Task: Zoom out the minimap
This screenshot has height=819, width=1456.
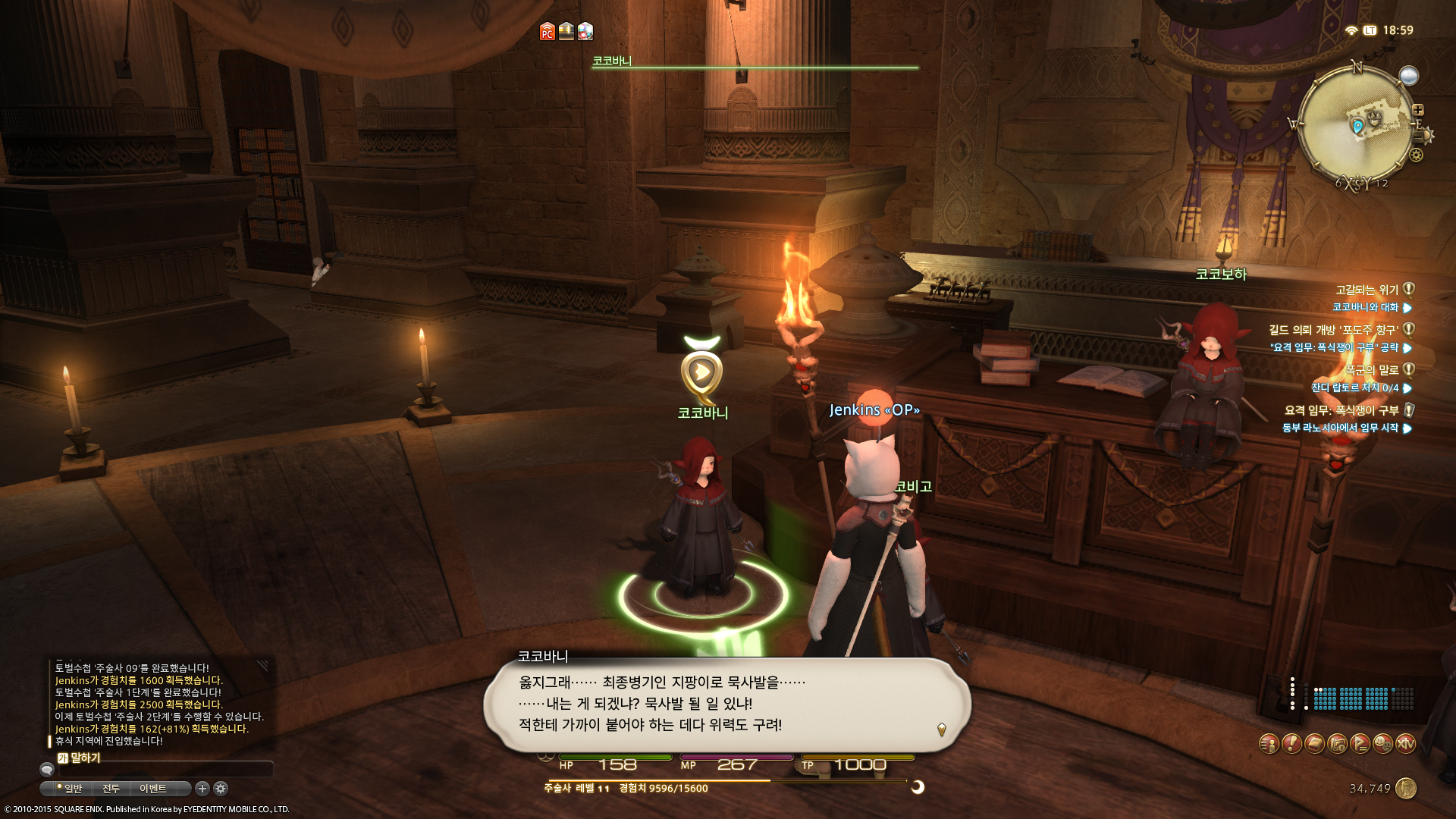Action: click(1418, 136)
